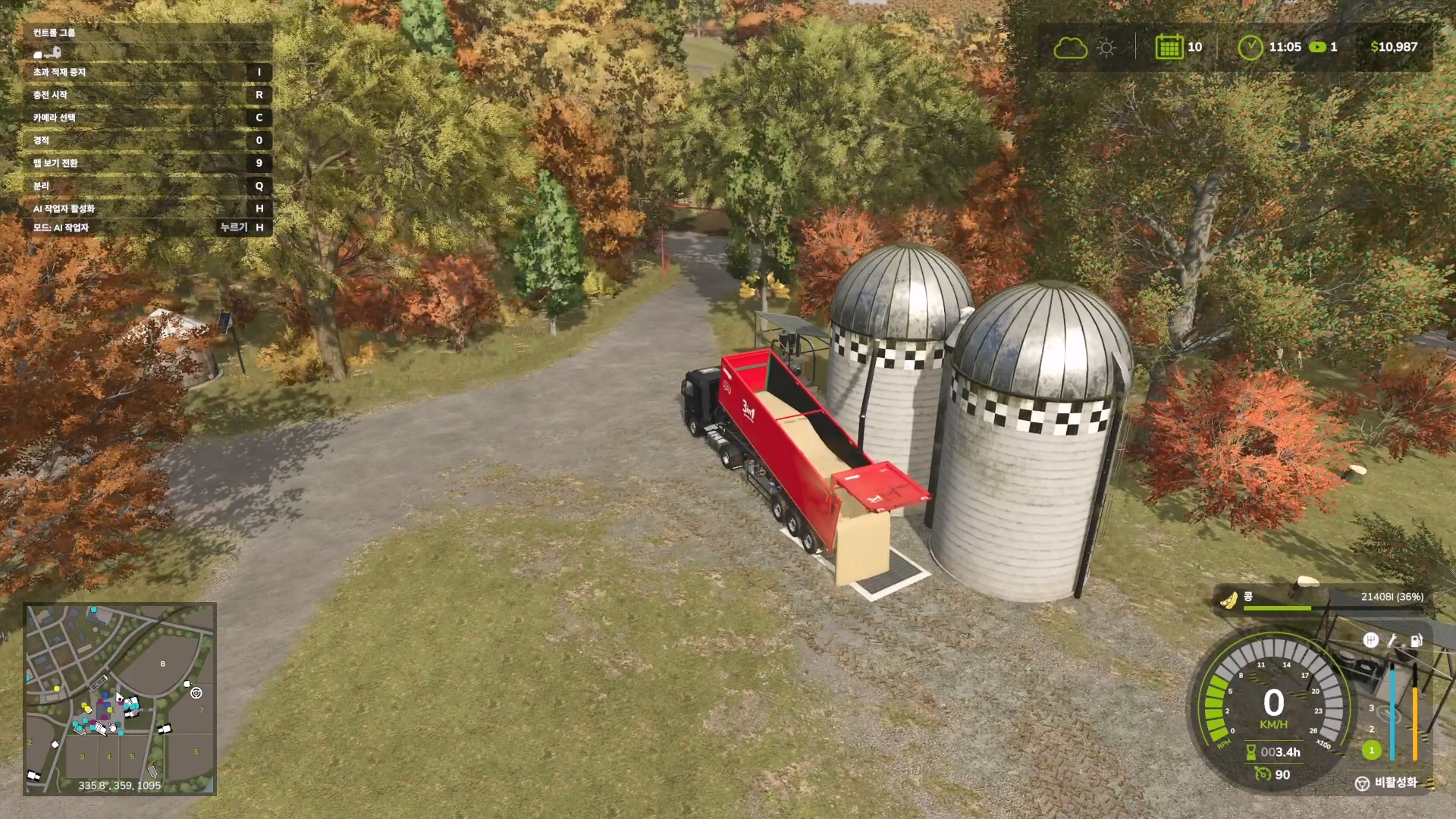Select the fuel pump icon

pos(1415,640)
